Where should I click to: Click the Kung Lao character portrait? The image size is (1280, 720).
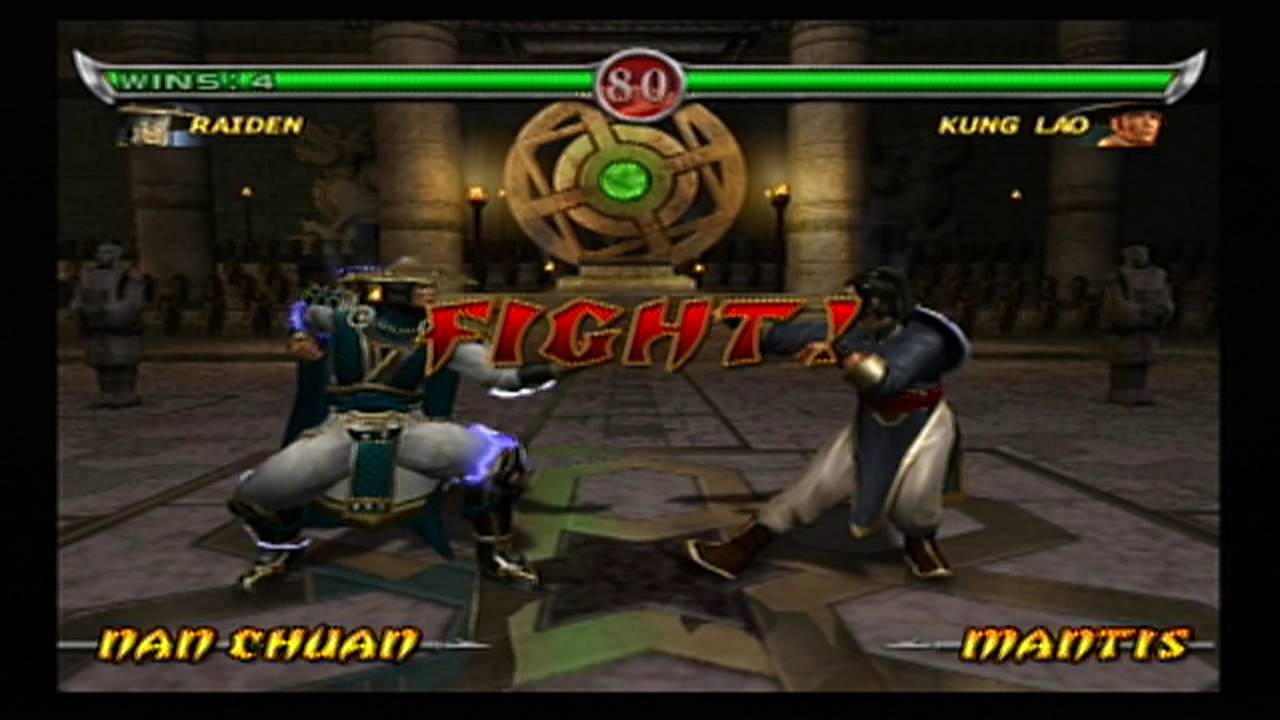click(1135, 128)
